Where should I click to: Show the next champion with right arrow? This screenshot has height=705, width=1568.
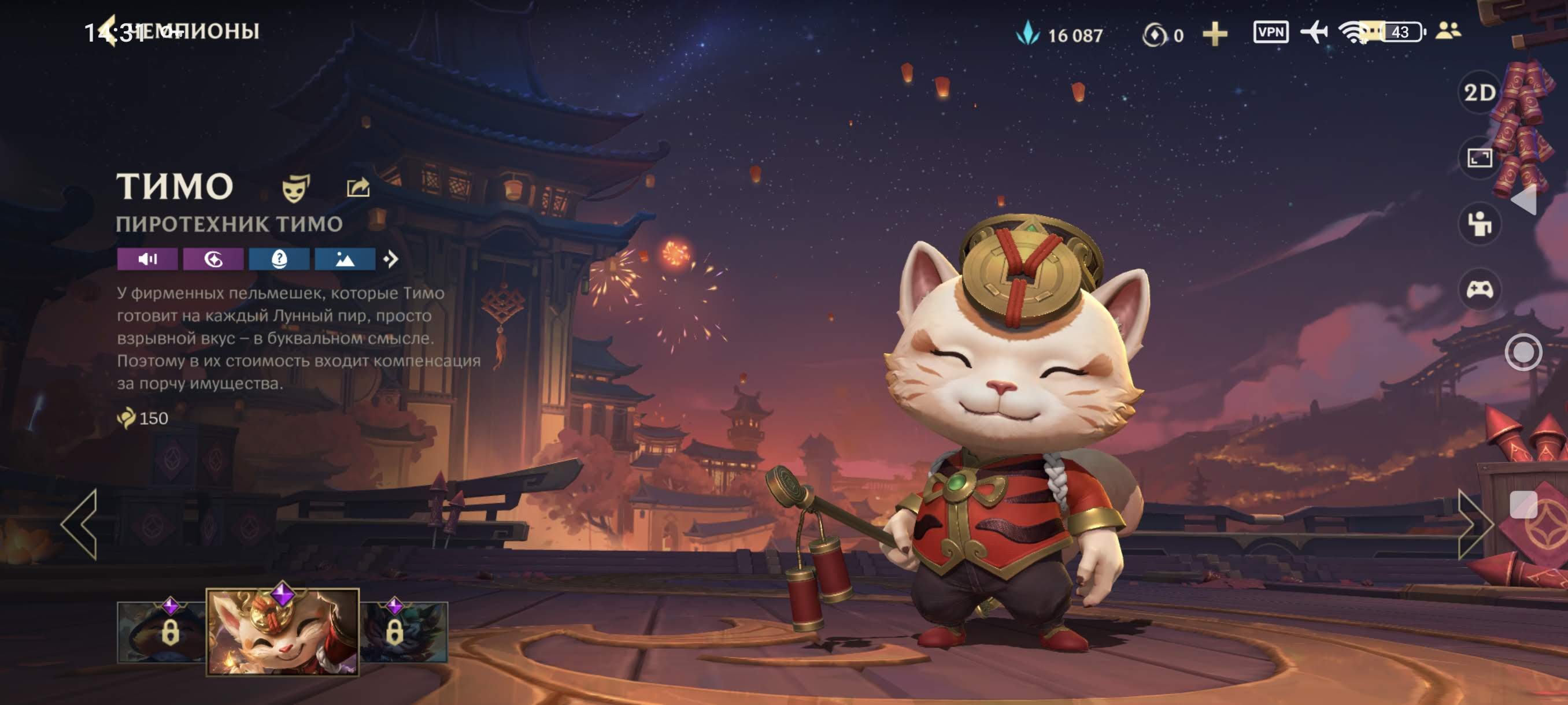1475,524
